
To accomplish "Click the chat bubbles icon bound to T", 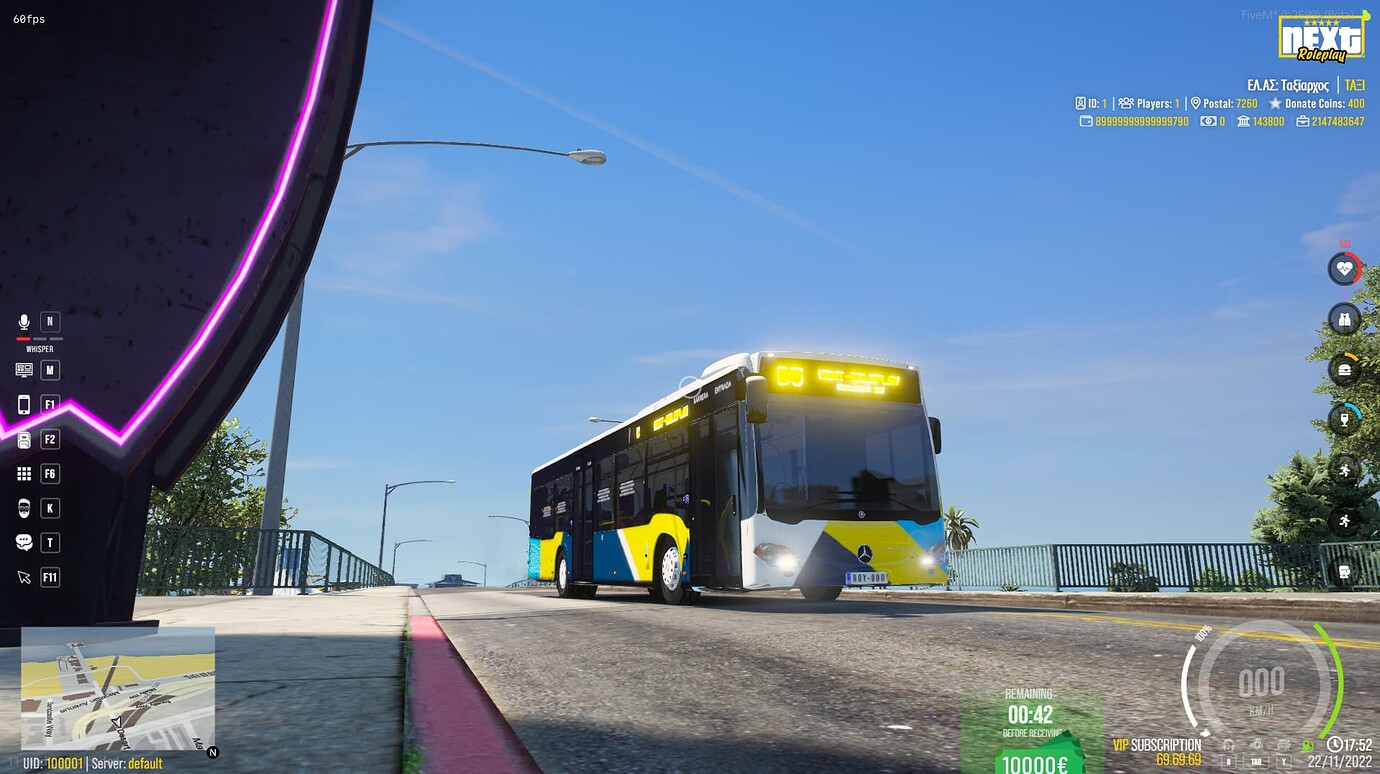I will (x=22, y=542).
